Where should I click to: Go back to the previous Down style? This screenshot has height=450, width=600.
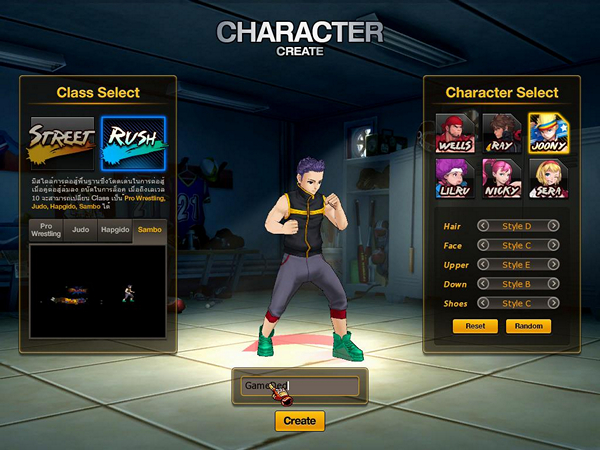(x=484, y=283)
